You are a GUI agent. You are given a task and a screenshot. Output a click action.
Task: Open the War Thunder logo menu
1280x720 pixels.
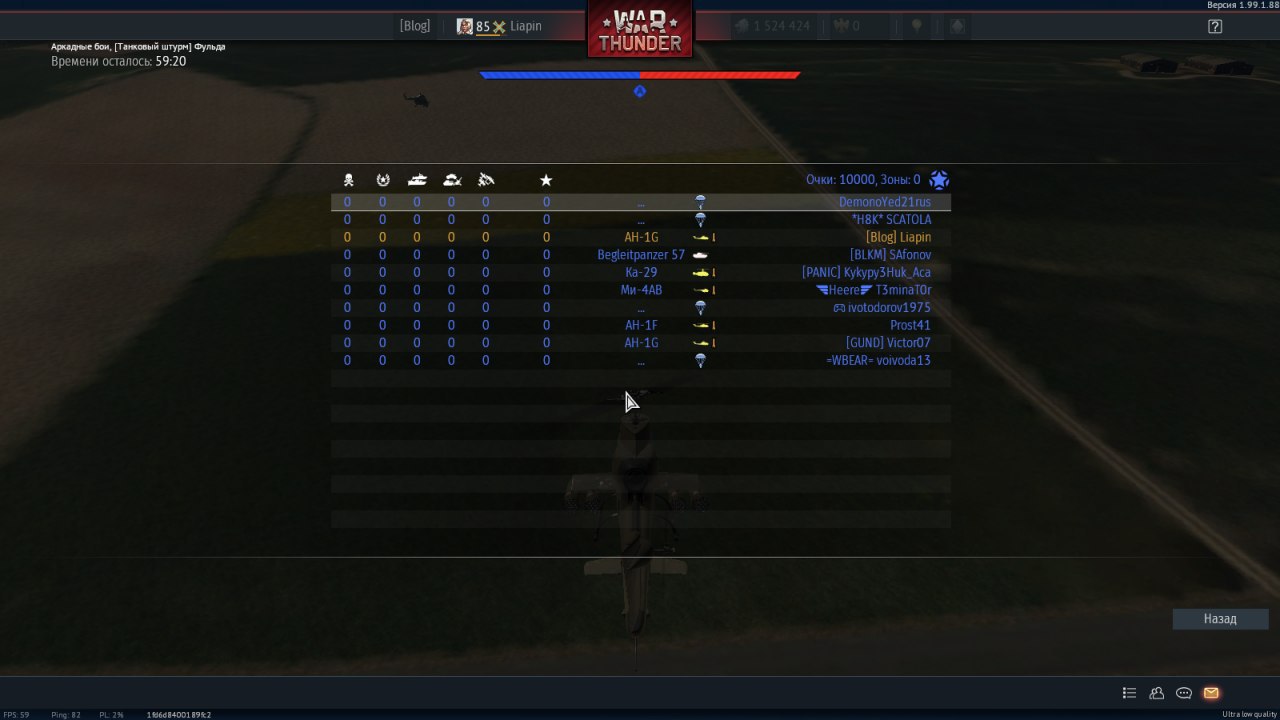click(640, 30)
